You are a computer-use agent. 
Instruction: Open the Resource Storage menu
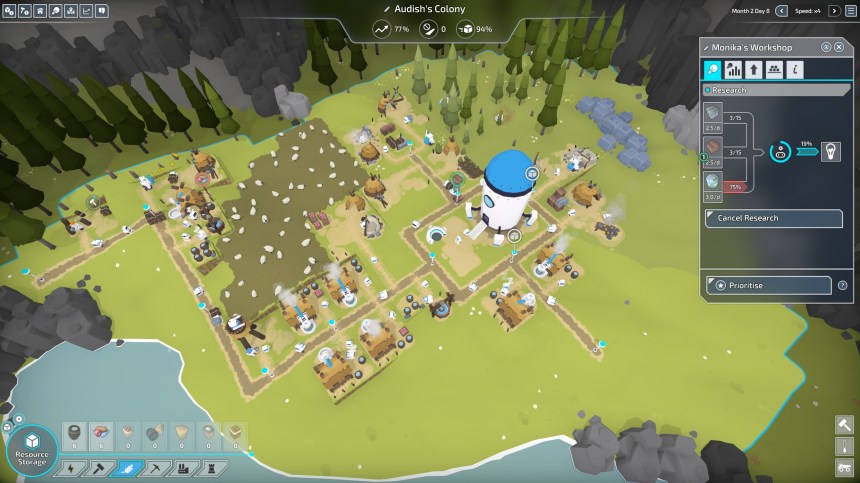pos(33,448)
